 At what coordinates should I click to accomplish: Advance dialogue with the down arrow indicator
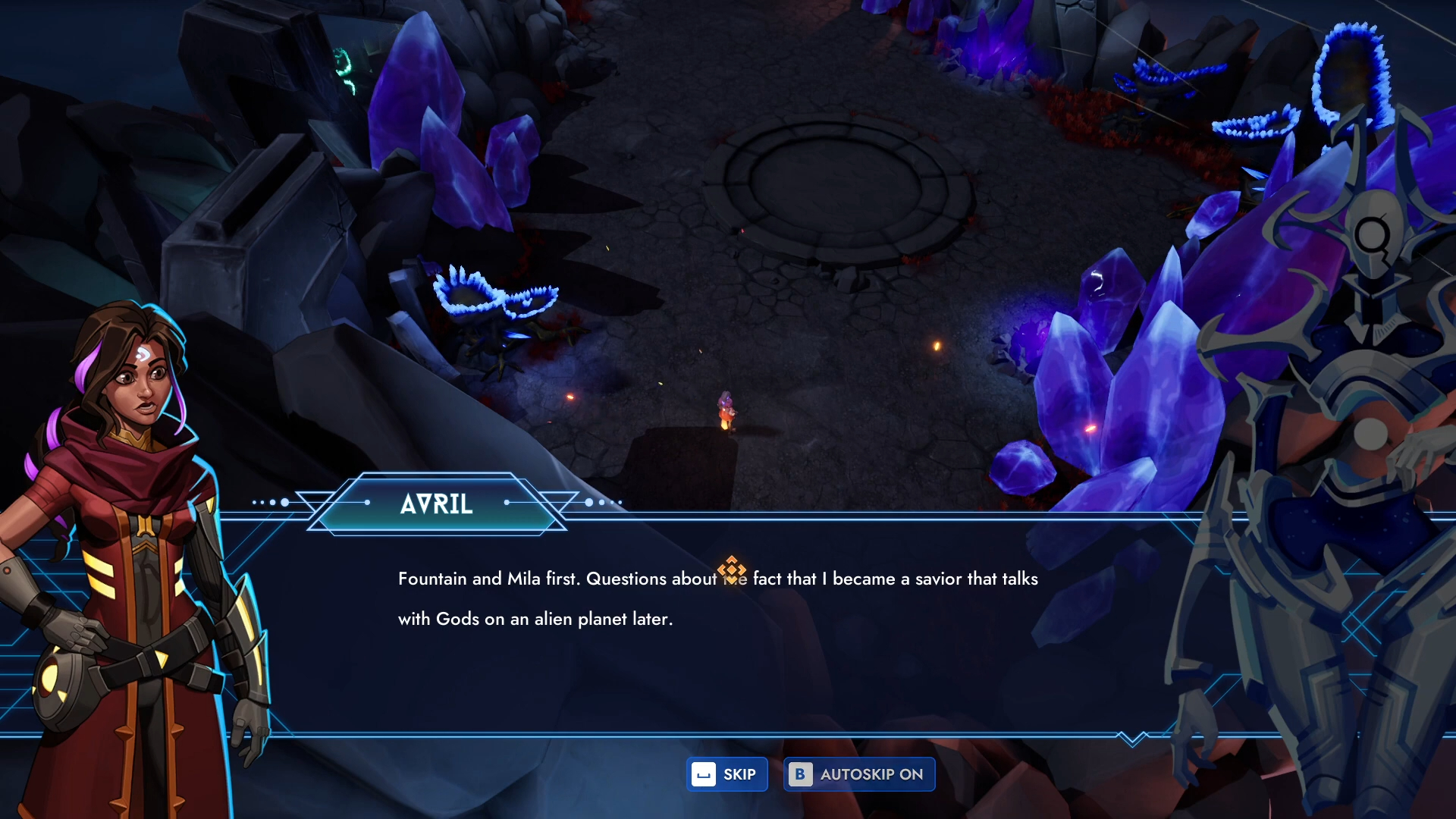point(1132,738)
